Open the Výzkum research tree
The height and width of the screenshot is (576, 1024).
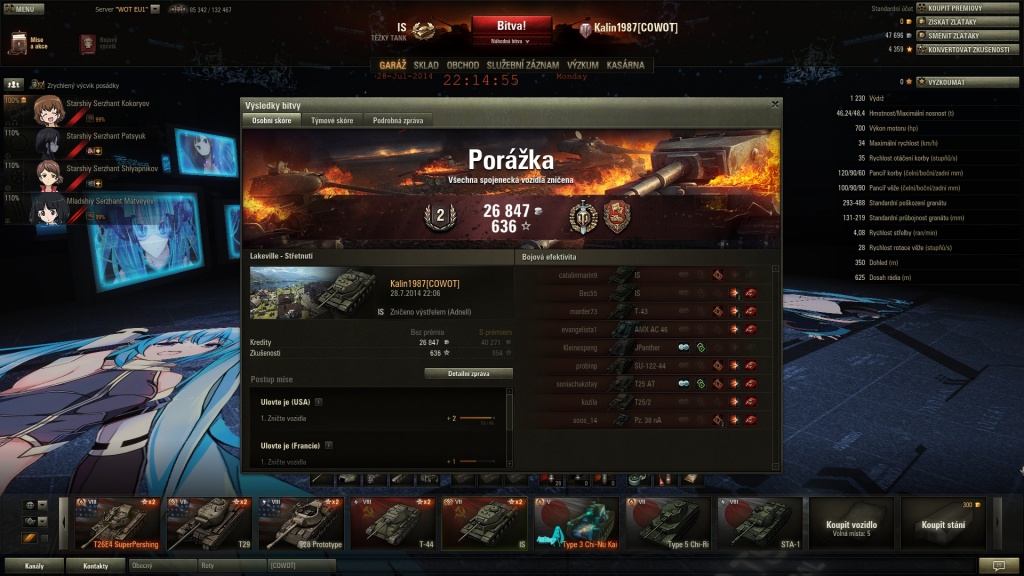[583, 65]
